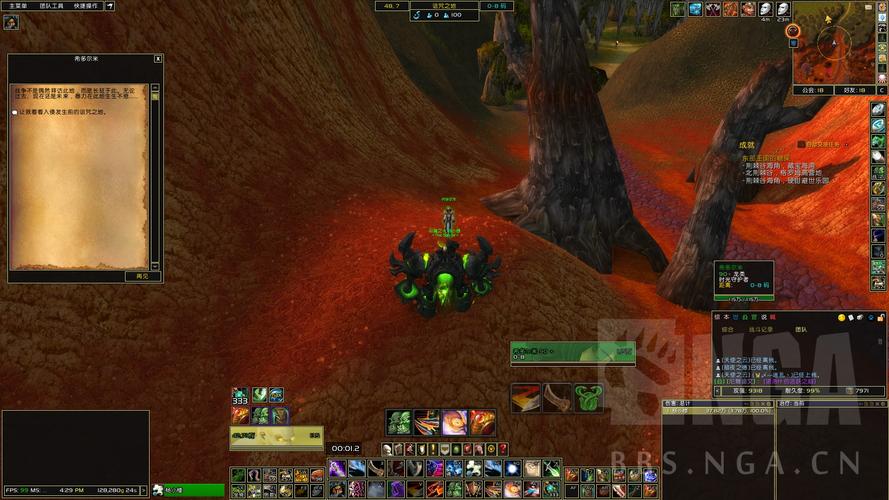Open the 团队工具 raid tools menu
Viewport: 889px width, 500px height.
(52, 6)
